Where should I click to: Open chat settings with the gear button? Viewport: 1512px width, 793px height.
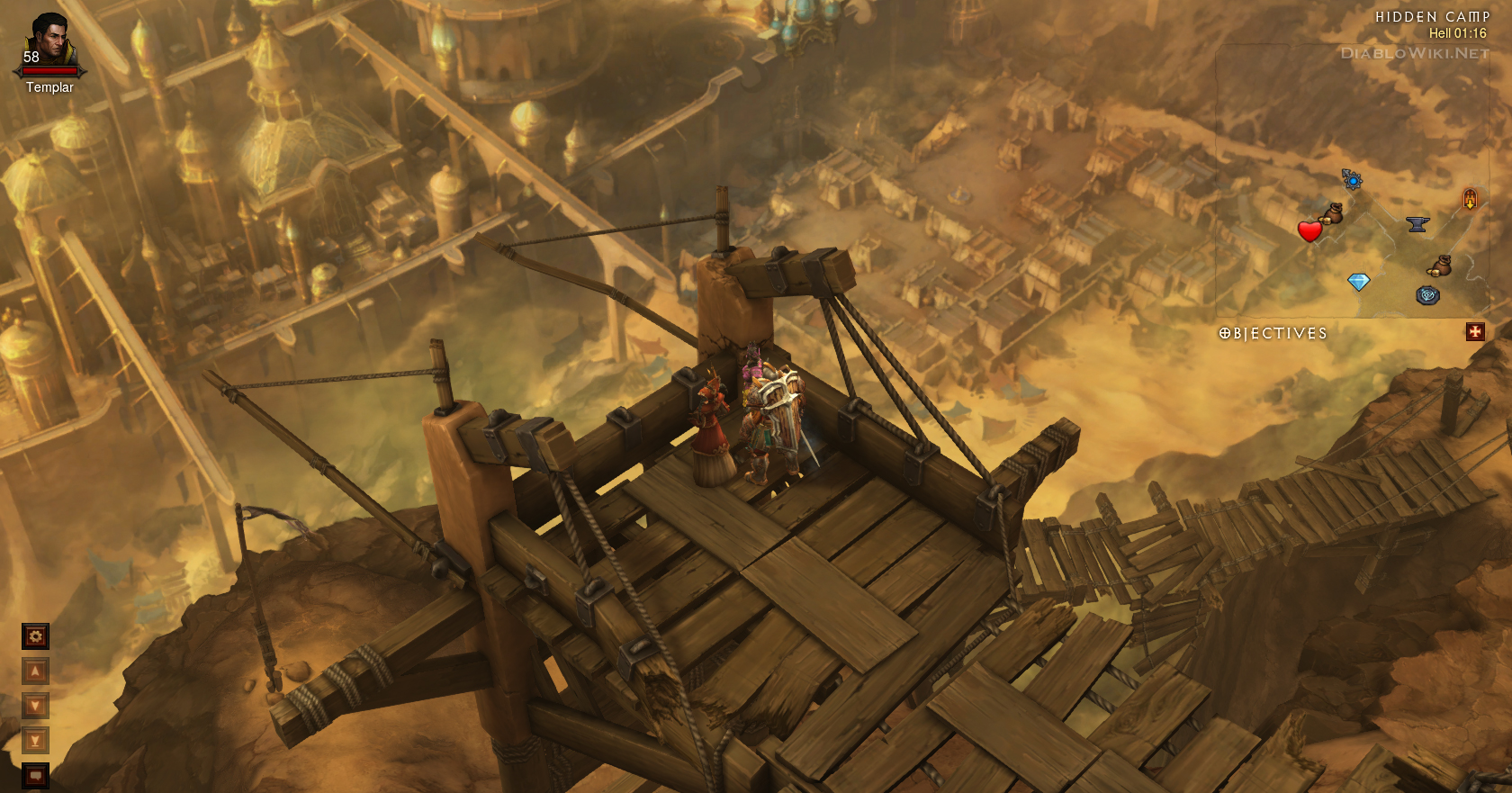pos(35,636)
